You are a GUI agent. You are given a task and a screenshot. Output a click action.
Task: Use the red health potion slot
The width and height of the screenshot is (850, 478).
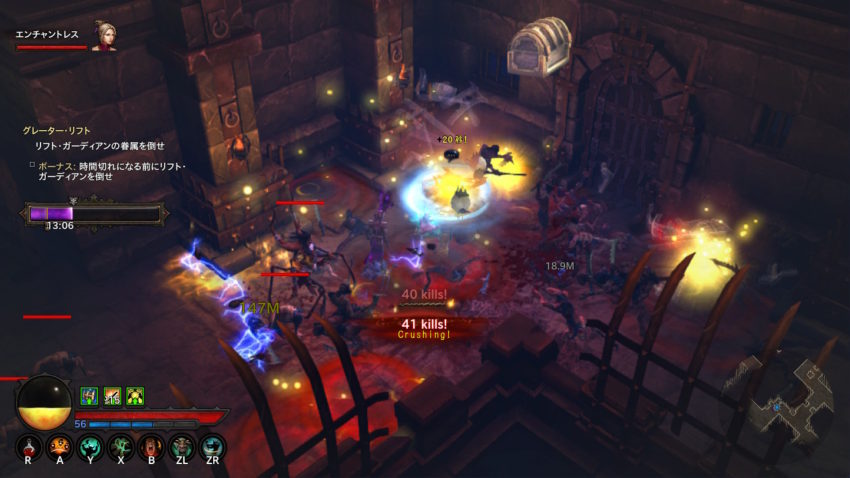click(29, 447)
